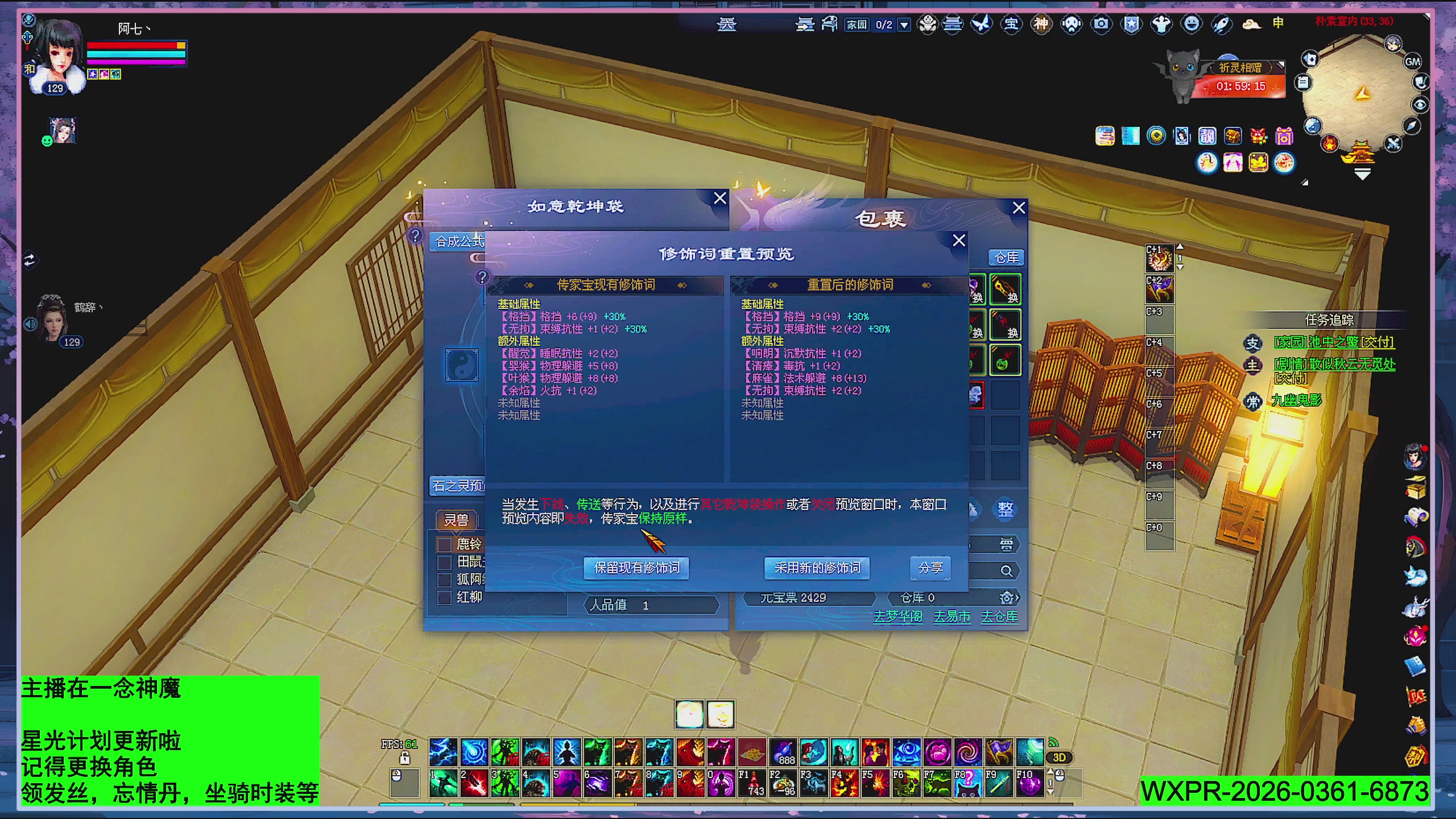Image resolution: width=1456 pixels, height=819 pixels.
Task: Open the 去仓库 link at bag bottom
Action: (x=1000, y=616)
